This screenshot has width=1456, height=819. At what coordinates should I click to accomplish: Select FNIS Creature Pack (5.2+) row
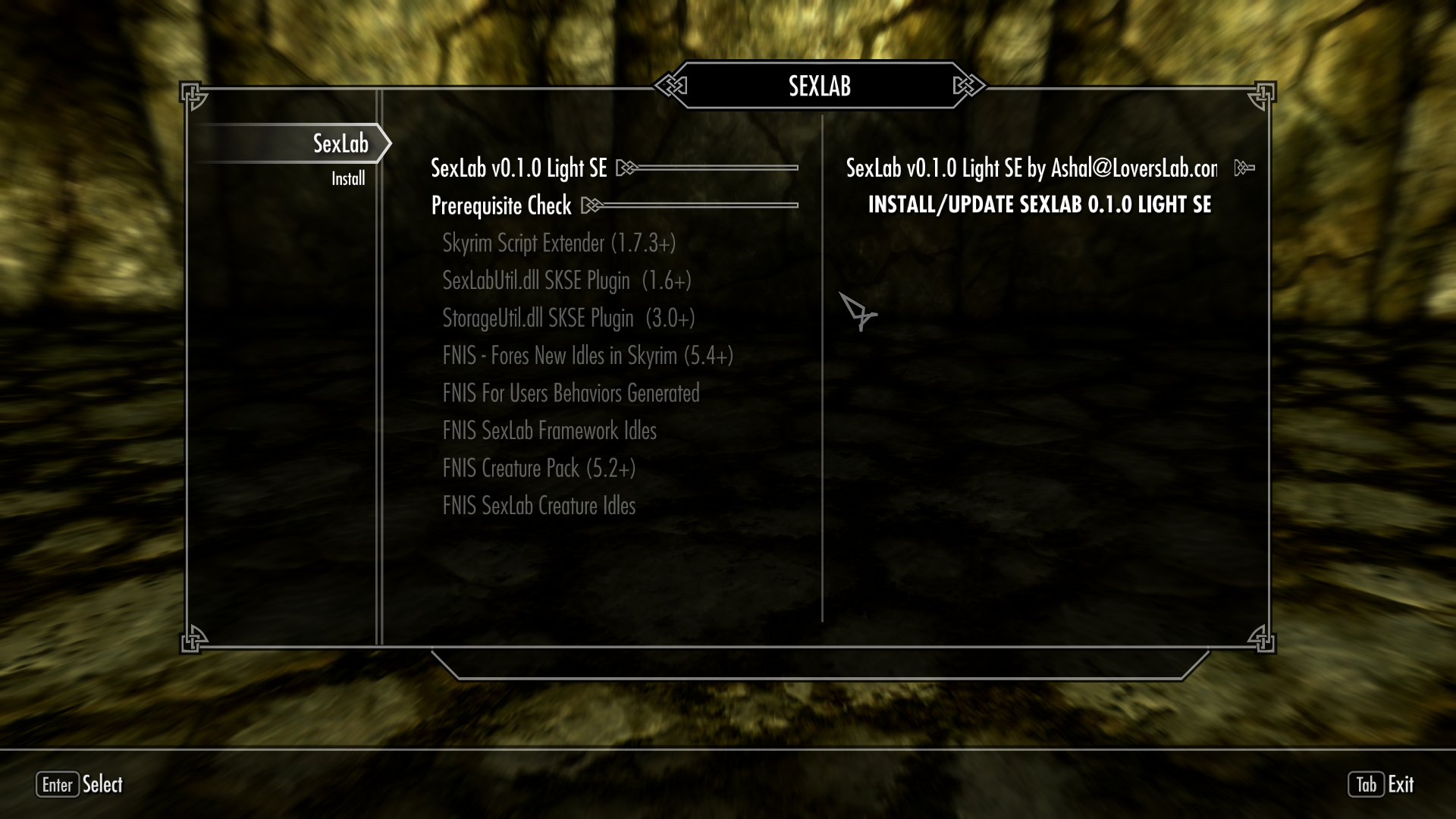pyautogui.click(x=539, y=469)
